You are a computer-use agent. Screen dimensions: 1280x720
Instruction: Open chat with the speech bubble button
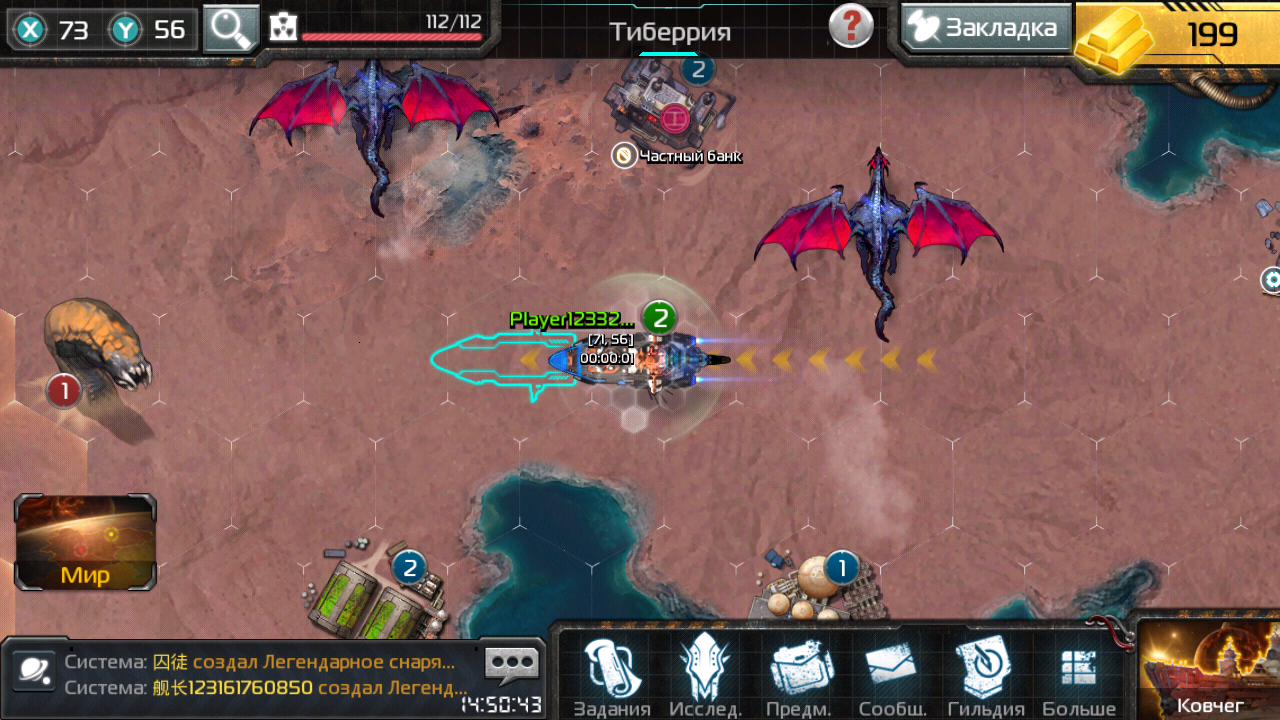point(511,664)
